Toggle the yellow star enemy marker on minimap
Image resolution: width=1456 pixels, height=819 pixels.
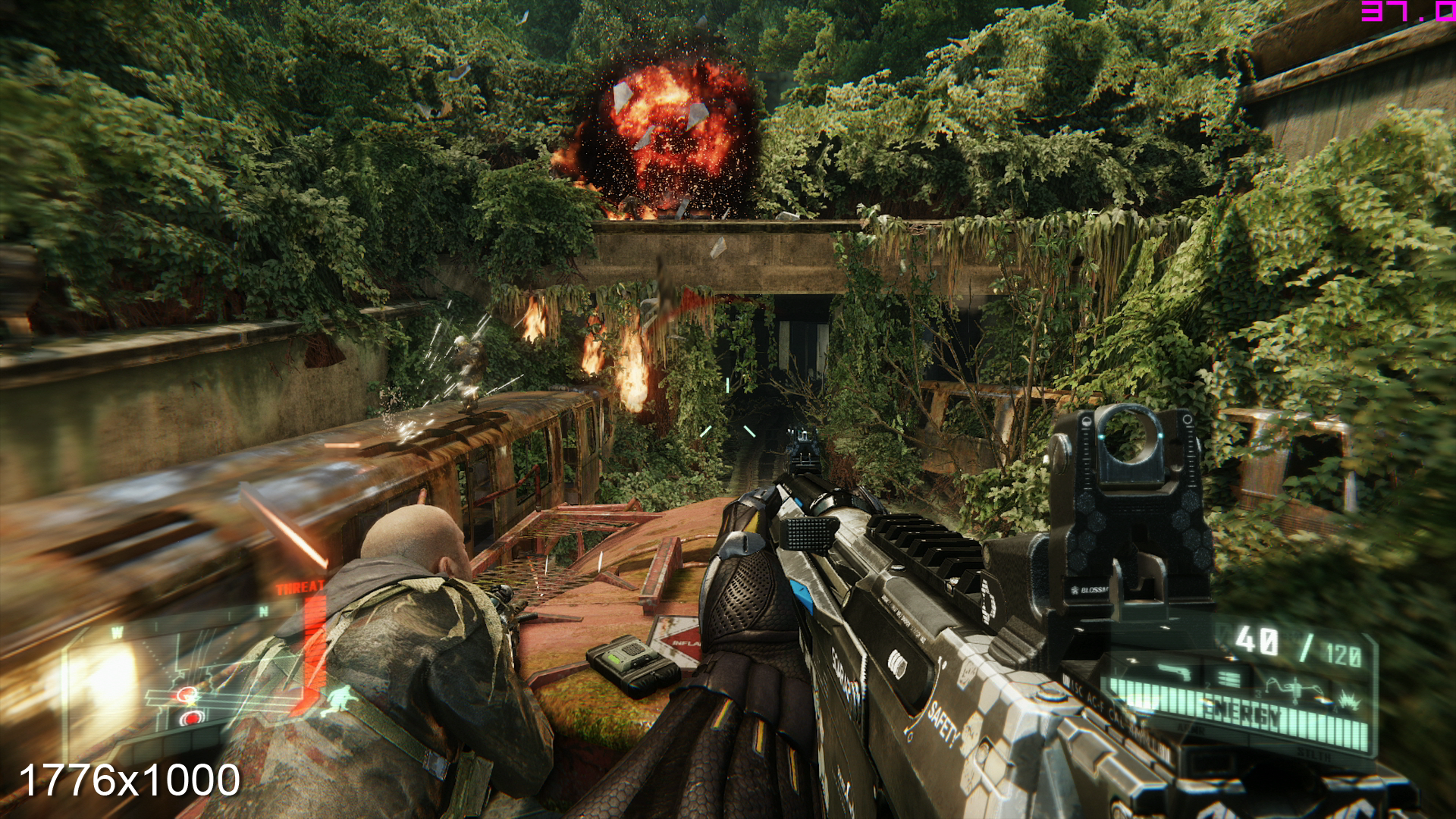(x=190, y=702)
